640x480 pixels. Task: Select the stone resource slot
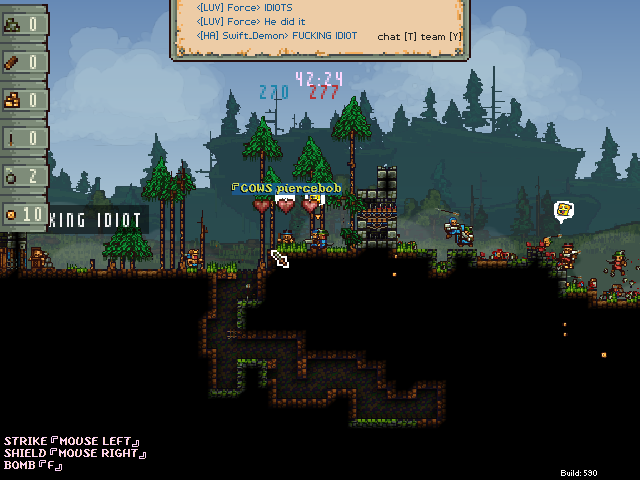tap(23, 24)
